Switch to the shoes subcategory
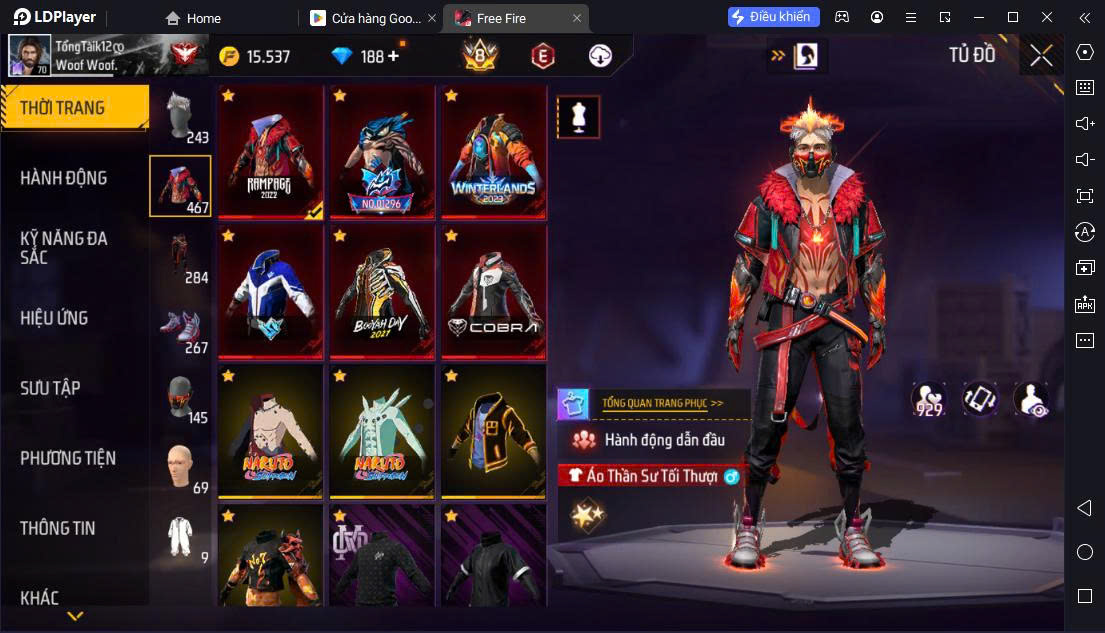Image resolution: width=1105 pixels, height=633 pixels. coord(180,329)
